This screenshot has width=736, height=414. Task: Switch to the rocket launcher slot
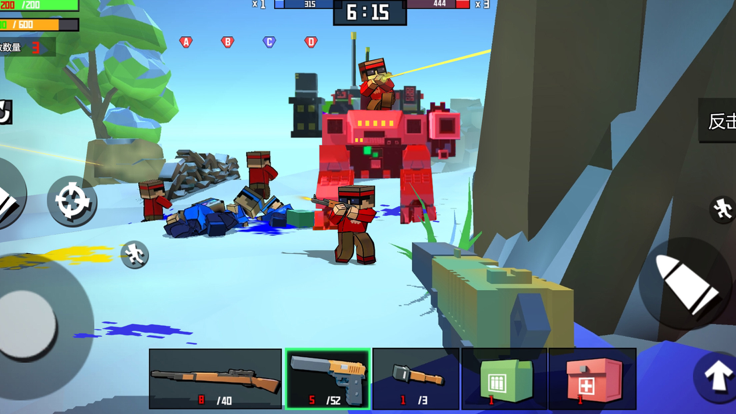[x=416, y=379]
